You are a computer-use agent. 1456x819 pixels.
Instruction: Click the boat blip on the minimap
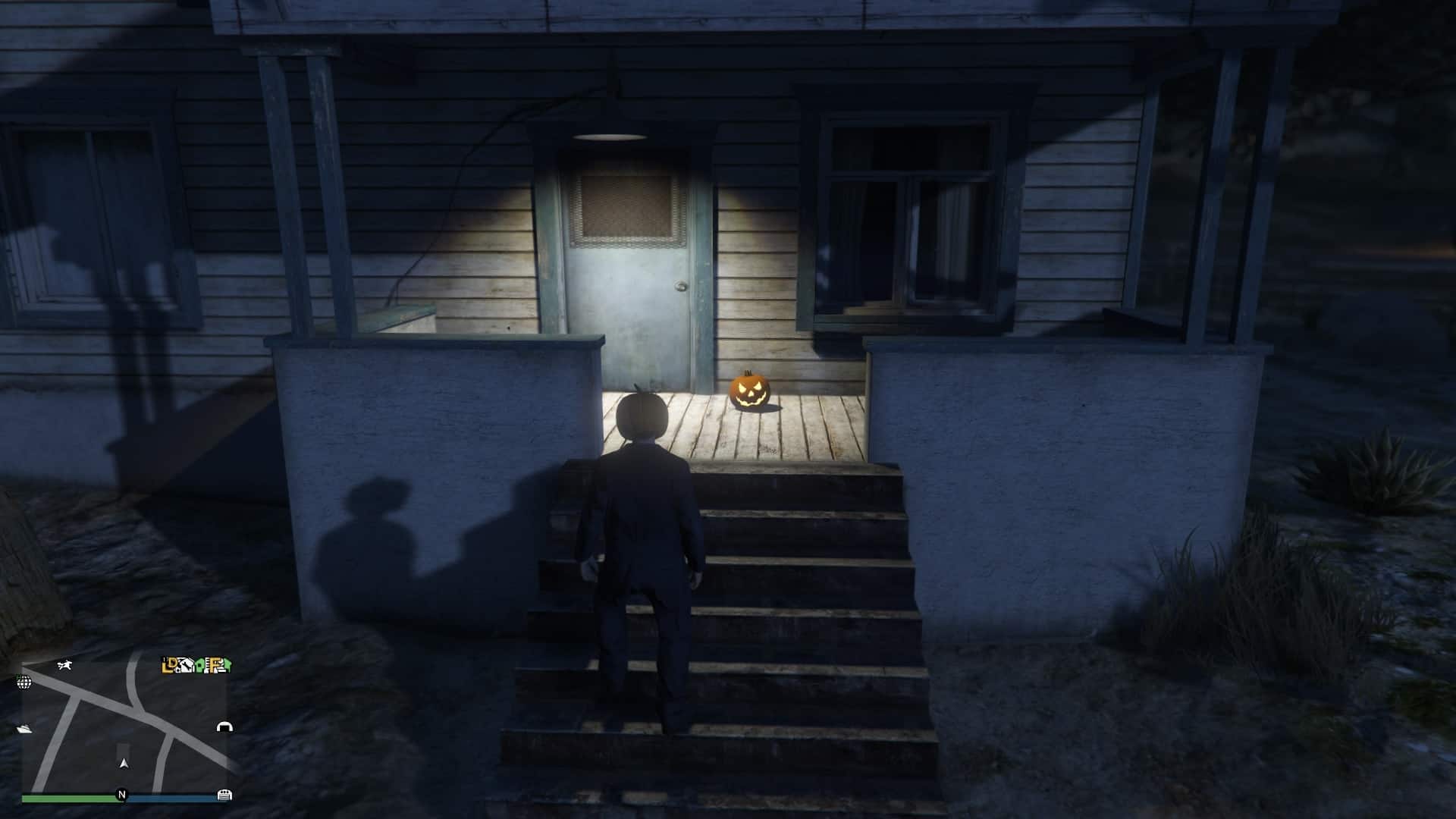point(24,728)
